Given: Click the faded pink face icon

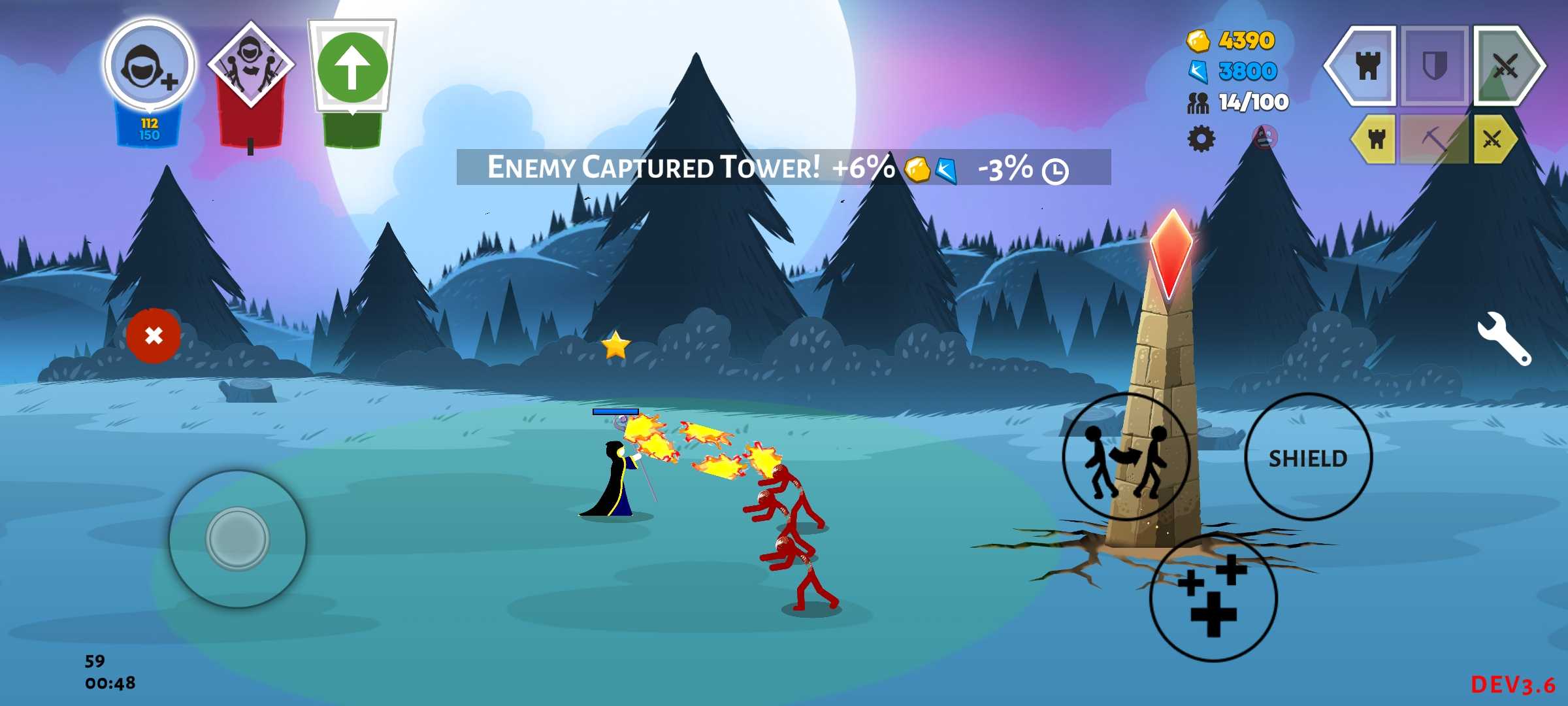Looking at the screenshot, I should (1265, 137).
